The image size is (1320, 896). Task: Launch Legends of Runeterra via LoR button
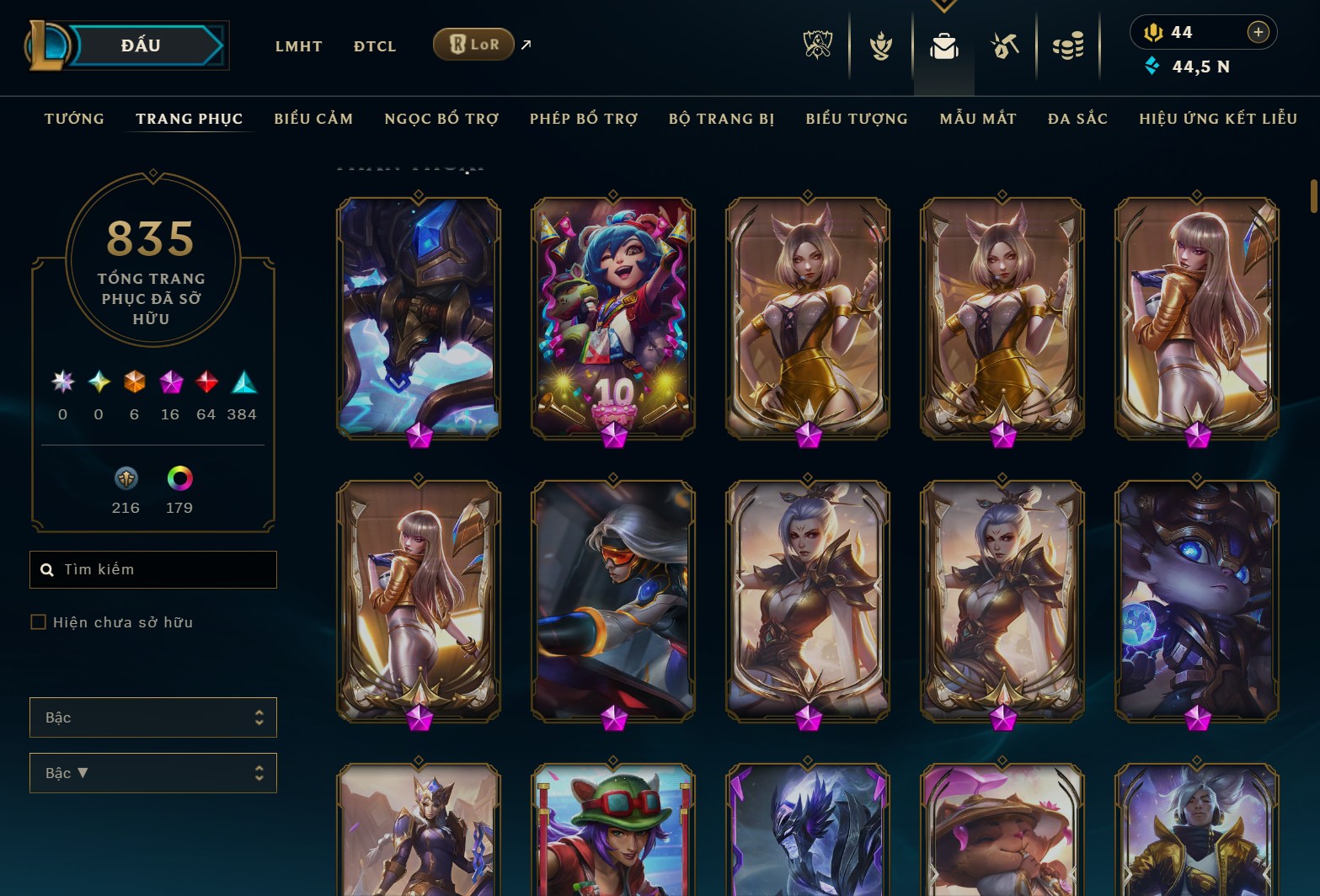point(473,44)
